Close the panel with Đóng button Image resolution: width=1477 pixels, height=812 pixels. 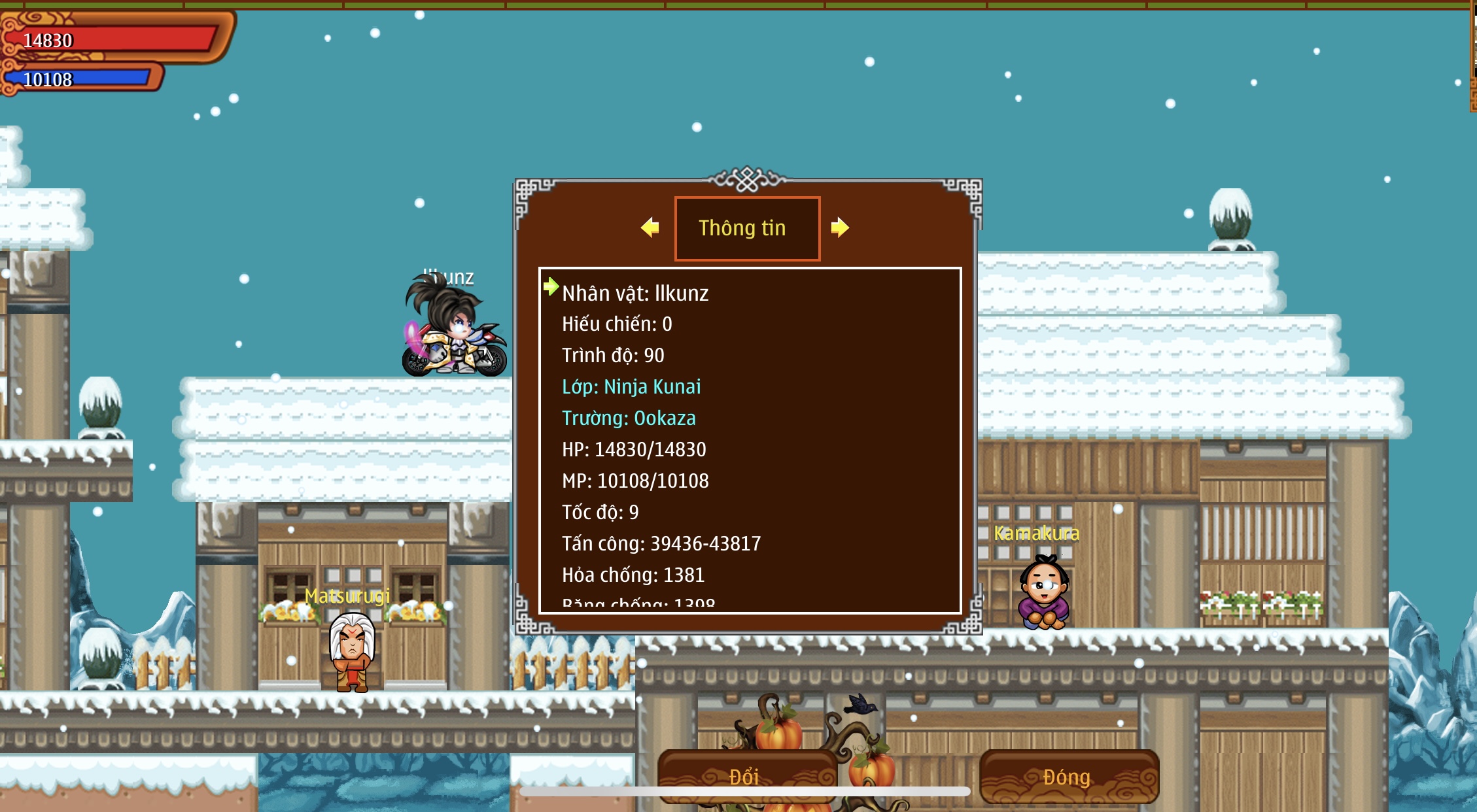[x=1068, y=777]
